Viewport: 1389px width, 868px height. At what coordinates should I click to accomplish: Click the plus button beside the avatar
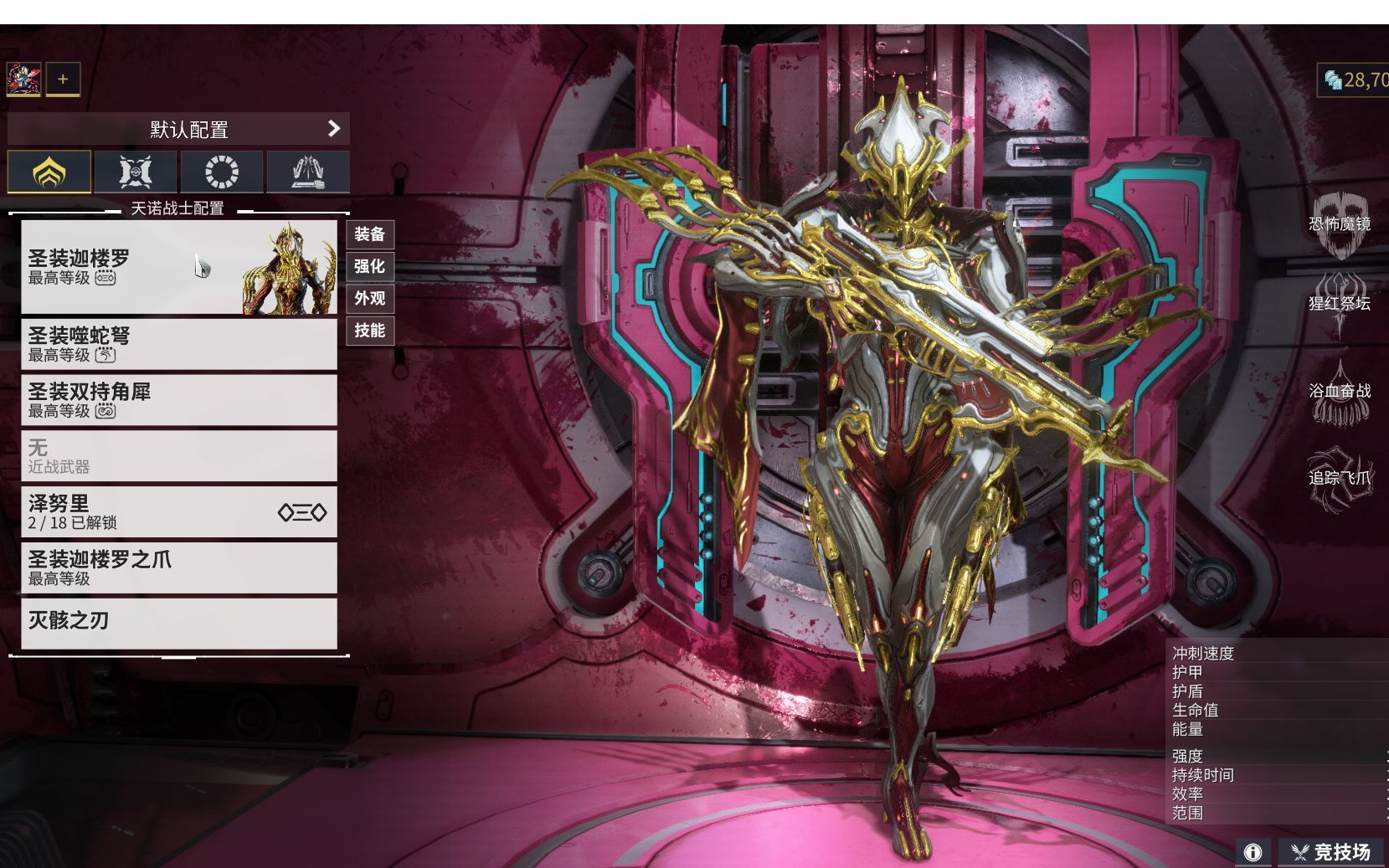(x=63, y=80)
